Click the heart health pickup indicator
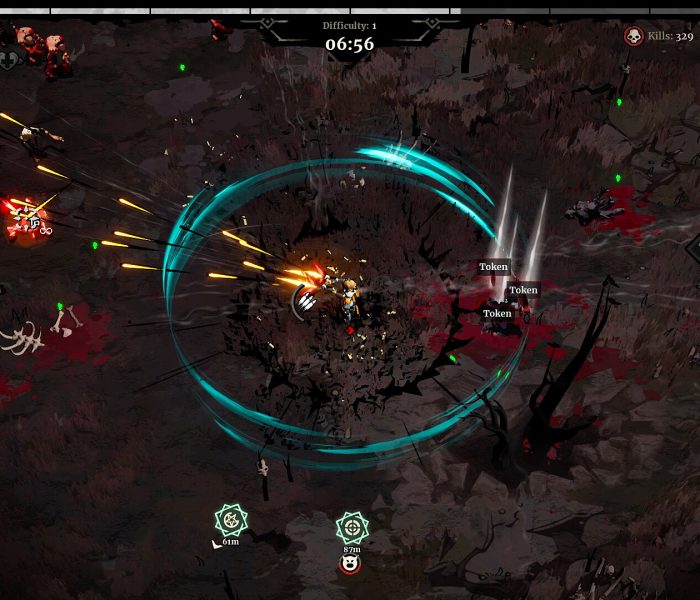The height and width of the screenshot is (600, 700). coord(10,61)
